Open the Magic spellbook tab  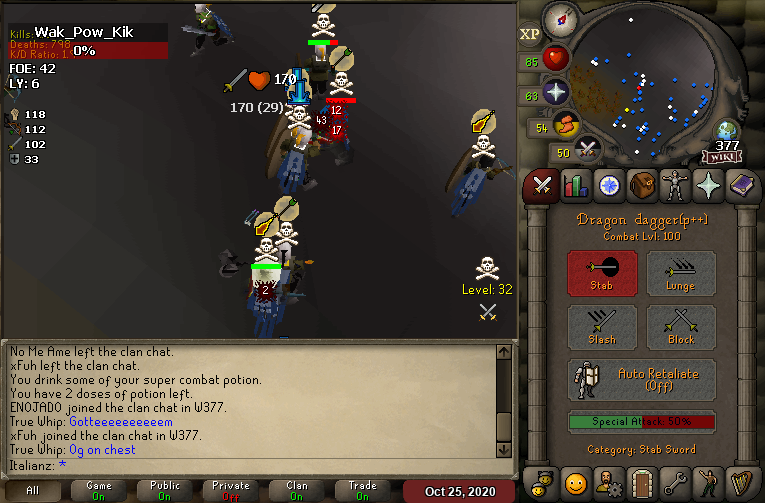[742, 186]
